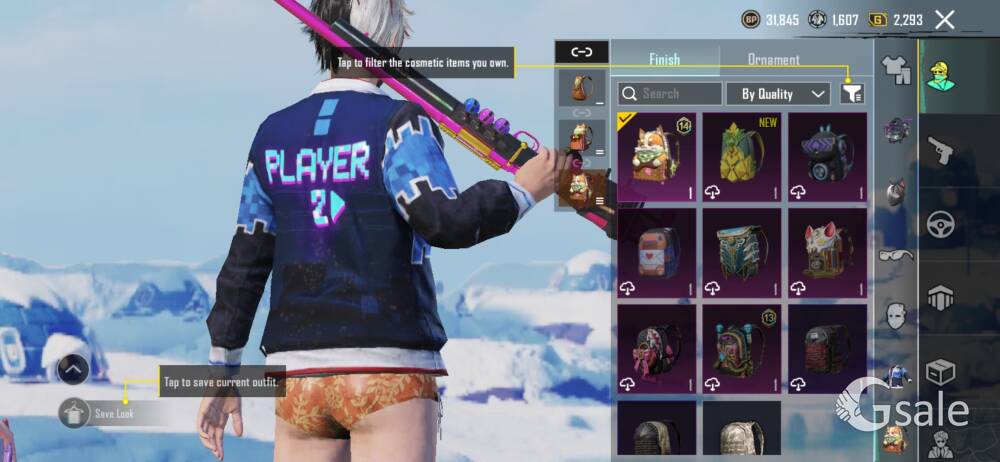Image resolution: width=1000 pixels, height=462 pixels.
Task: Click the Search field for cosmetics
Action: [670, 94]
